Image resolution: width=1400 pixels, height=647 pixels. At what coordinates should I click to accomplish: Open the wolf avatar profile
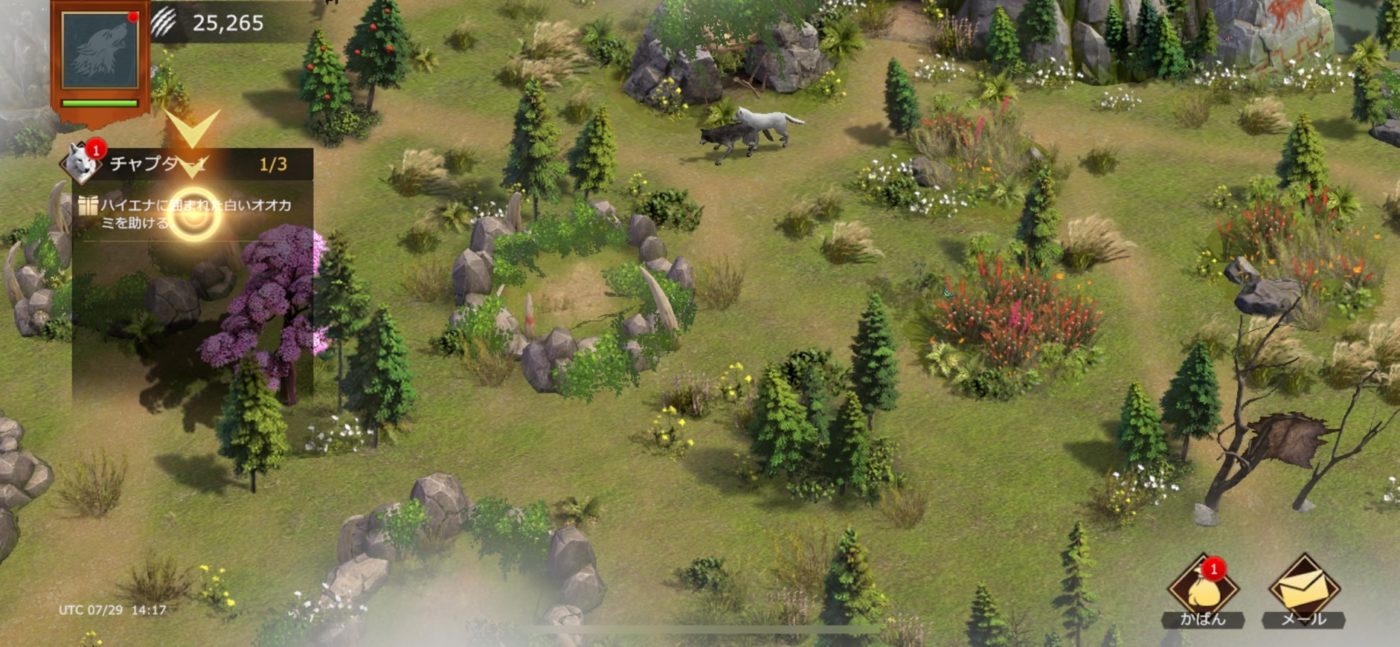tap(100, 50)
